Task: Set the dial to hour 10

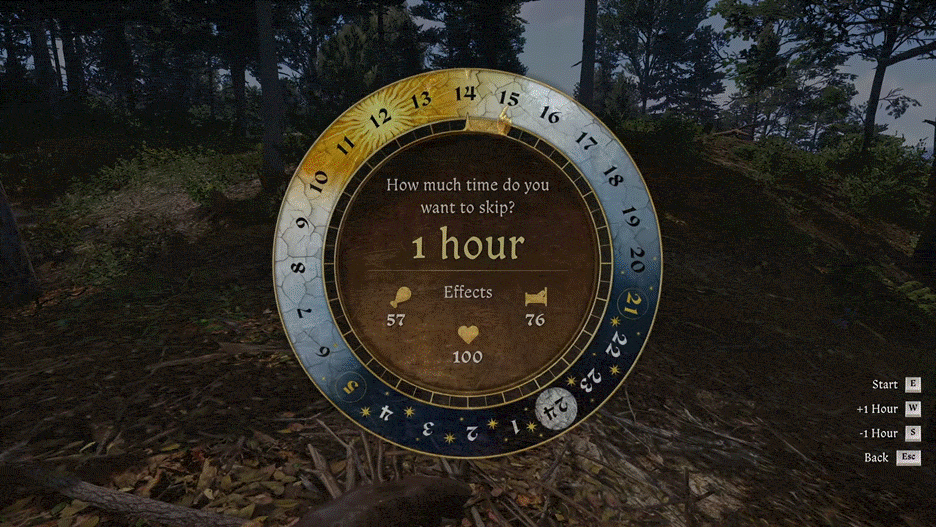Action: tap(319, 180)
